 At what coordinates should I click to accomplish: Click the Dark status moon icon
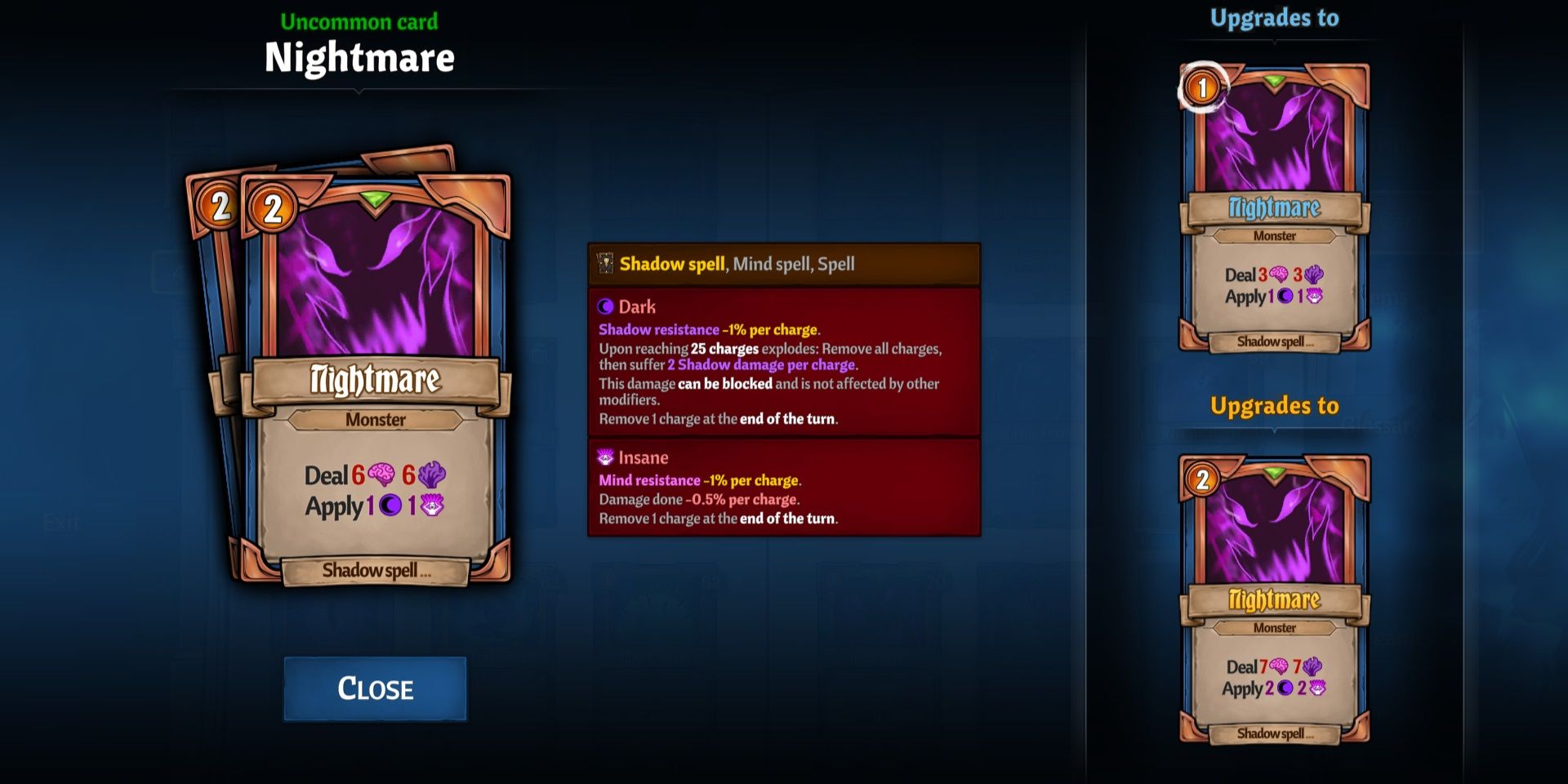click(x=606, y=307)
